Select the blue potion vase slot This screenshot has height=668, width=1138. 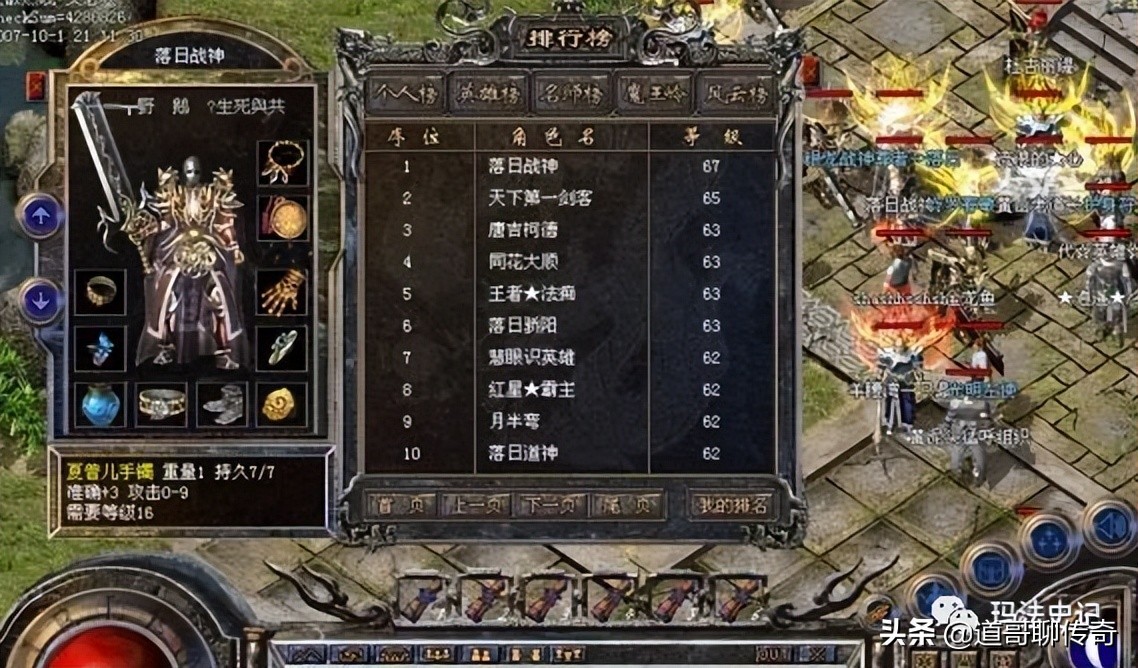pyautogui.click(x=100, y=404)
